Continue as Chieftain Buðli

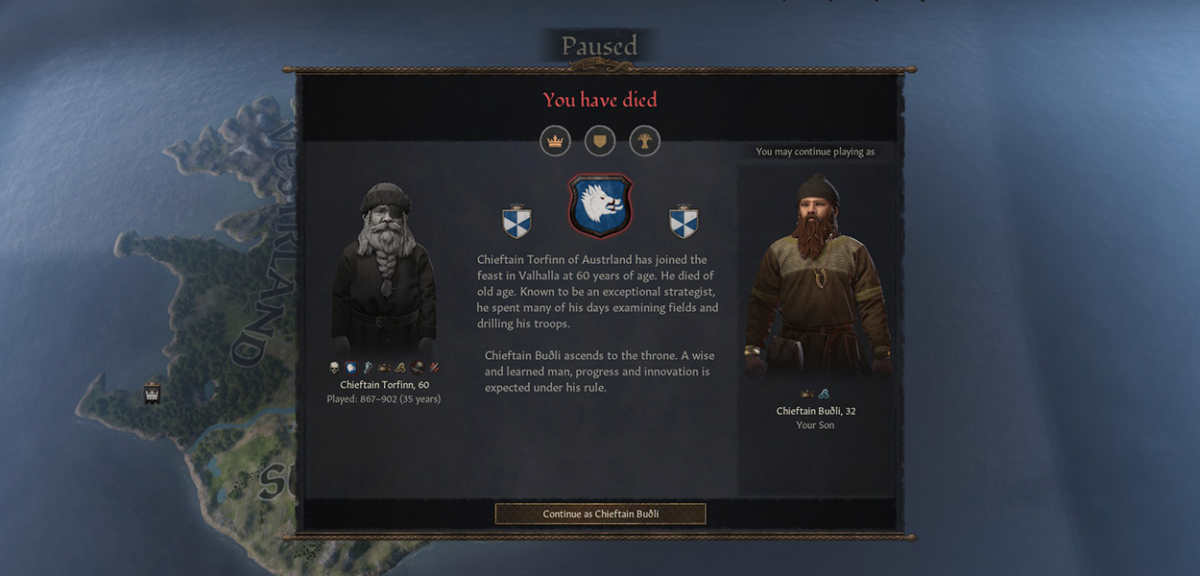click(600, 514)
